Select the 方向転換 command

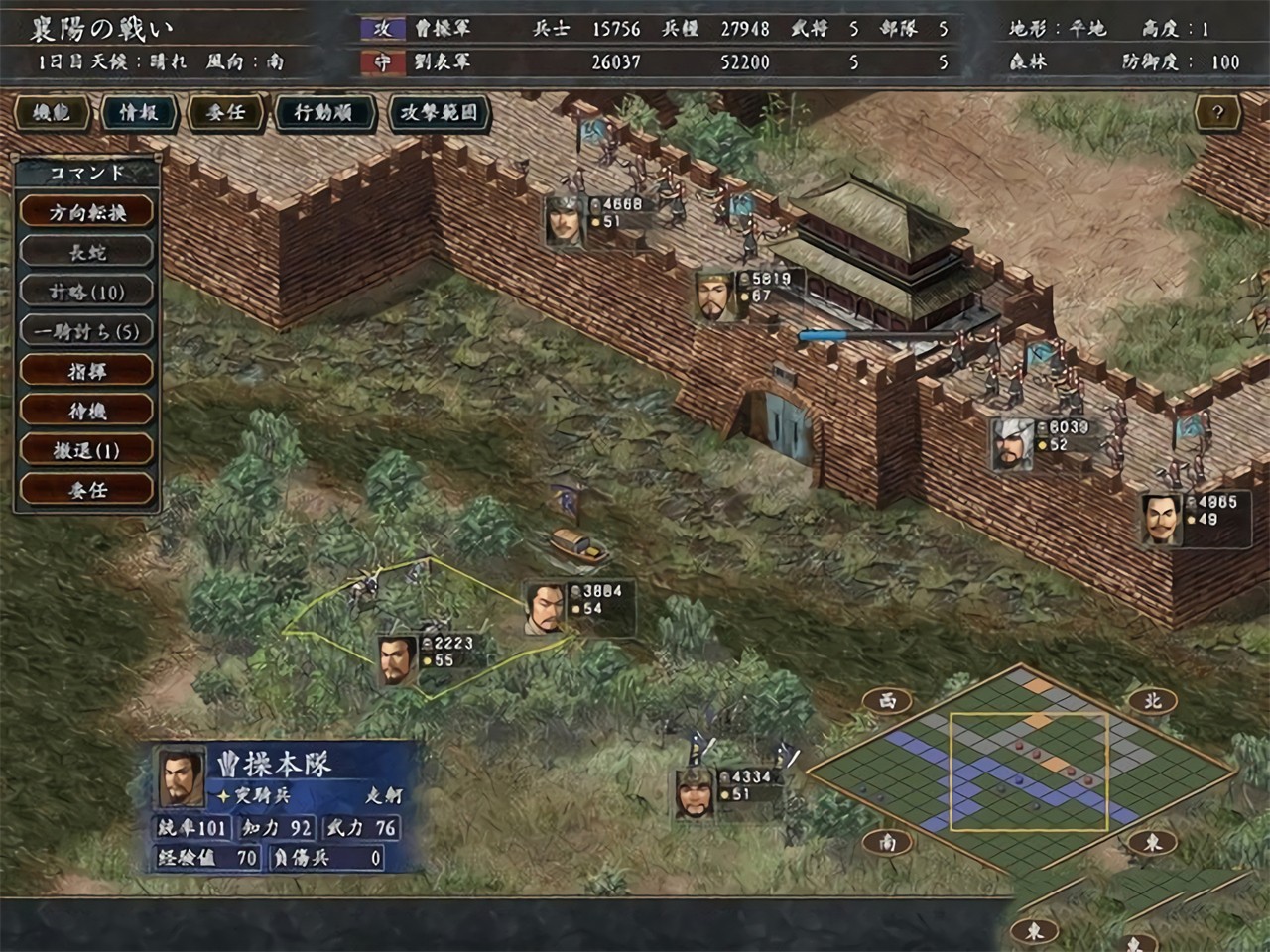coord(87,212)
